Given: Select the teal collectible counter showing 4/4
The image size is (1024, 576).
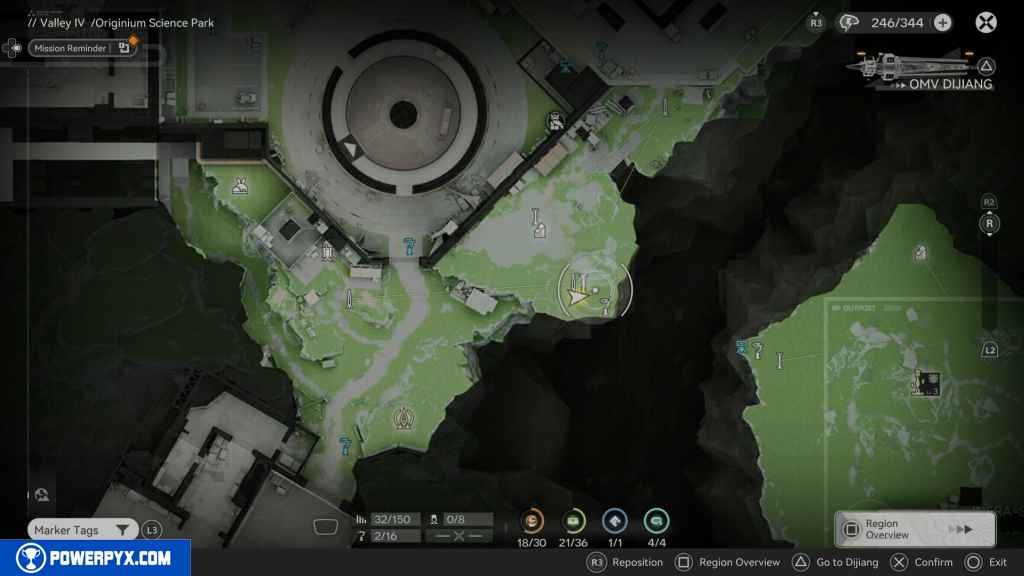Looking at the screenshot, I should point(656,521).
